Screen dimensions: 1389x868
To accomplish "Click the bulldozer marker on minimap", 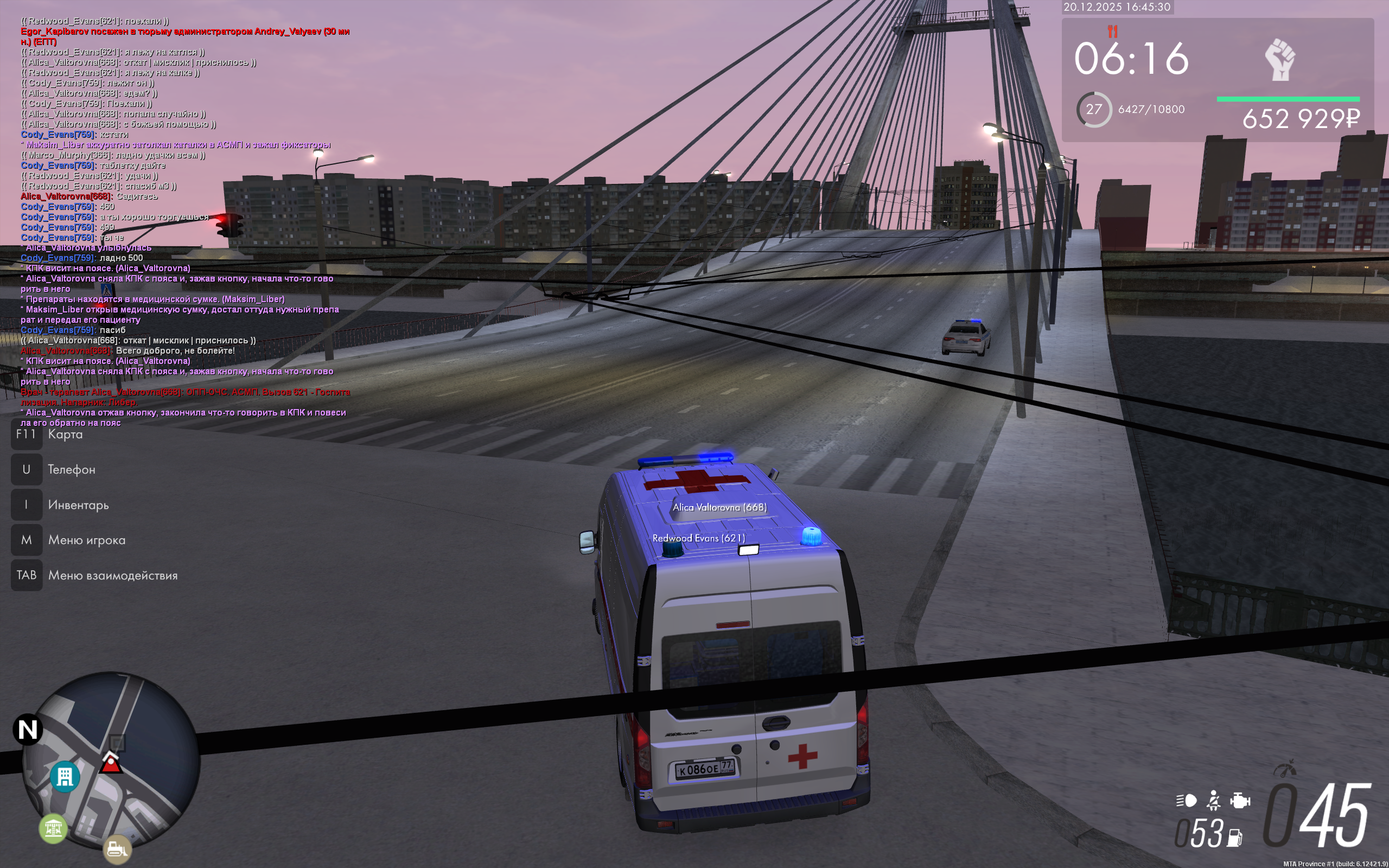I will point(117,848).
